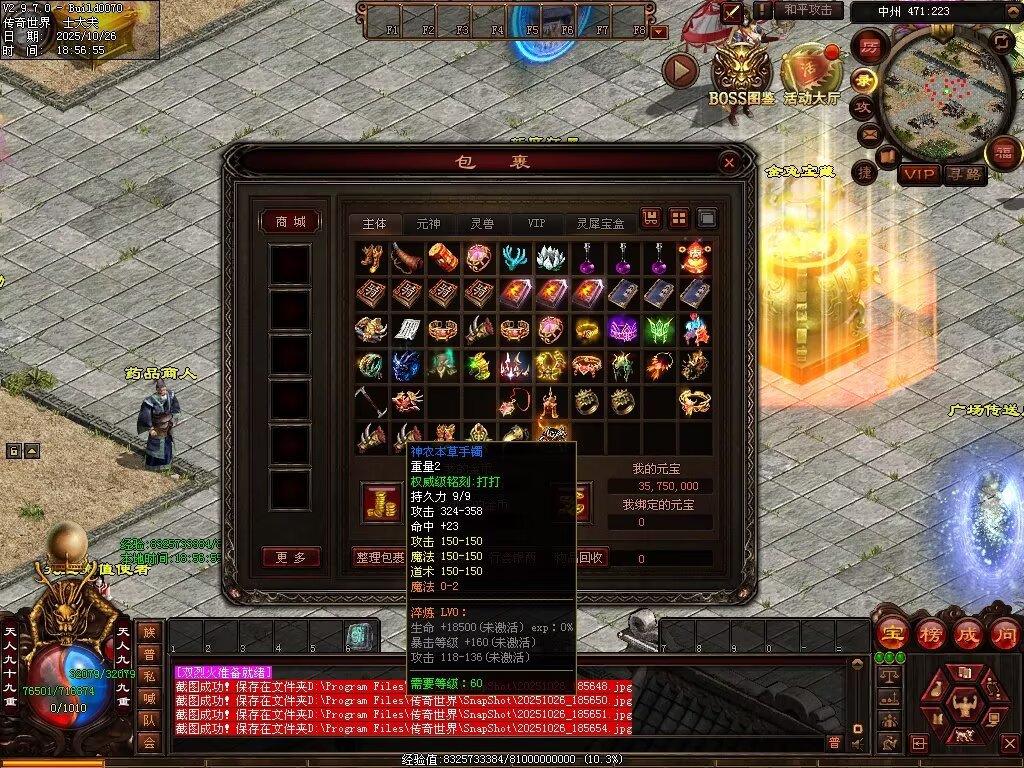This screenshot has width=1024, height=768.
Task: Select the 族 chat channel button
Action: (x=149, y=632)
